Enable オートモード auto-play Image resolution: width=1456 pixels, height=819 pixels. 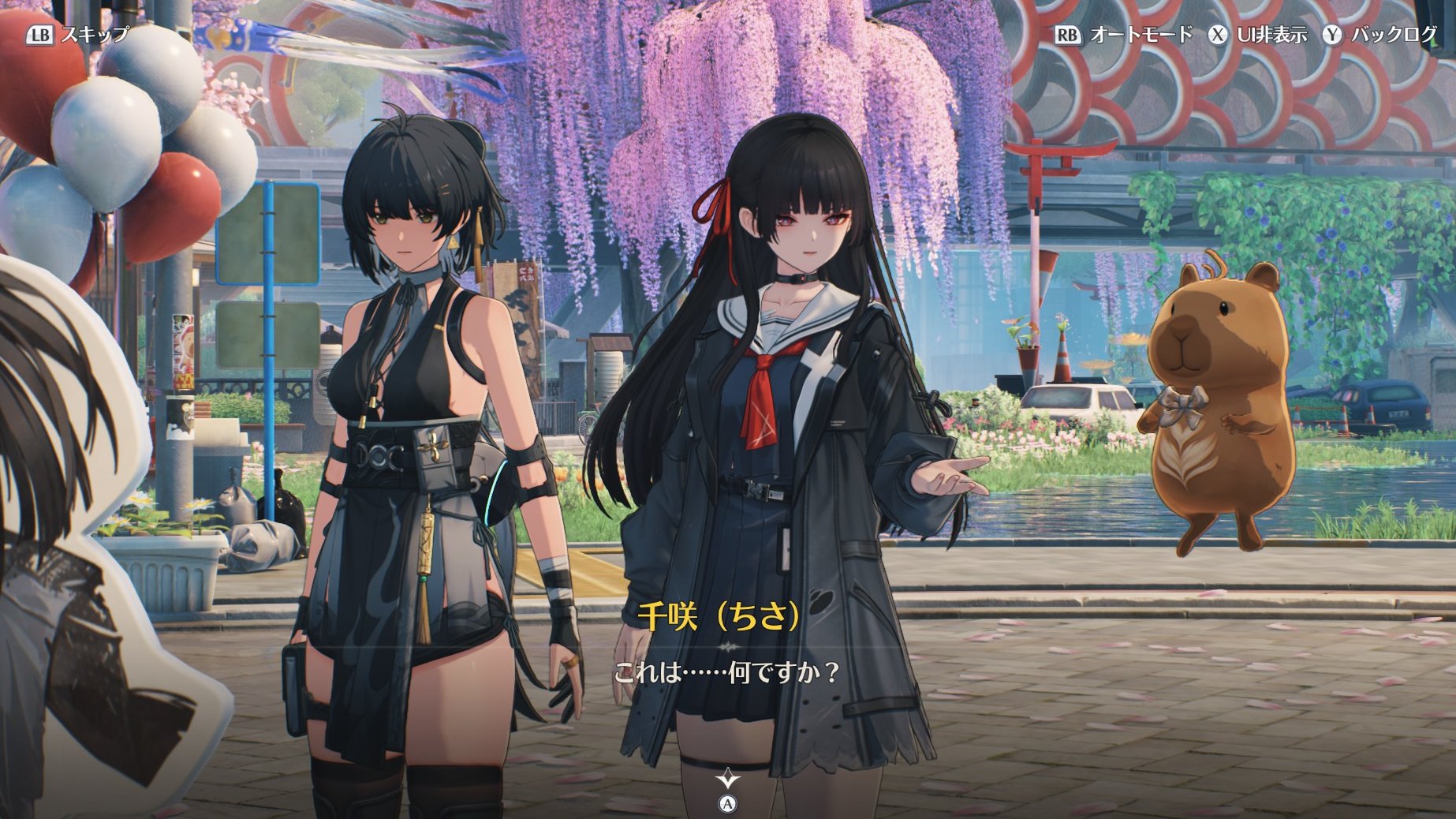[1125, 35]
